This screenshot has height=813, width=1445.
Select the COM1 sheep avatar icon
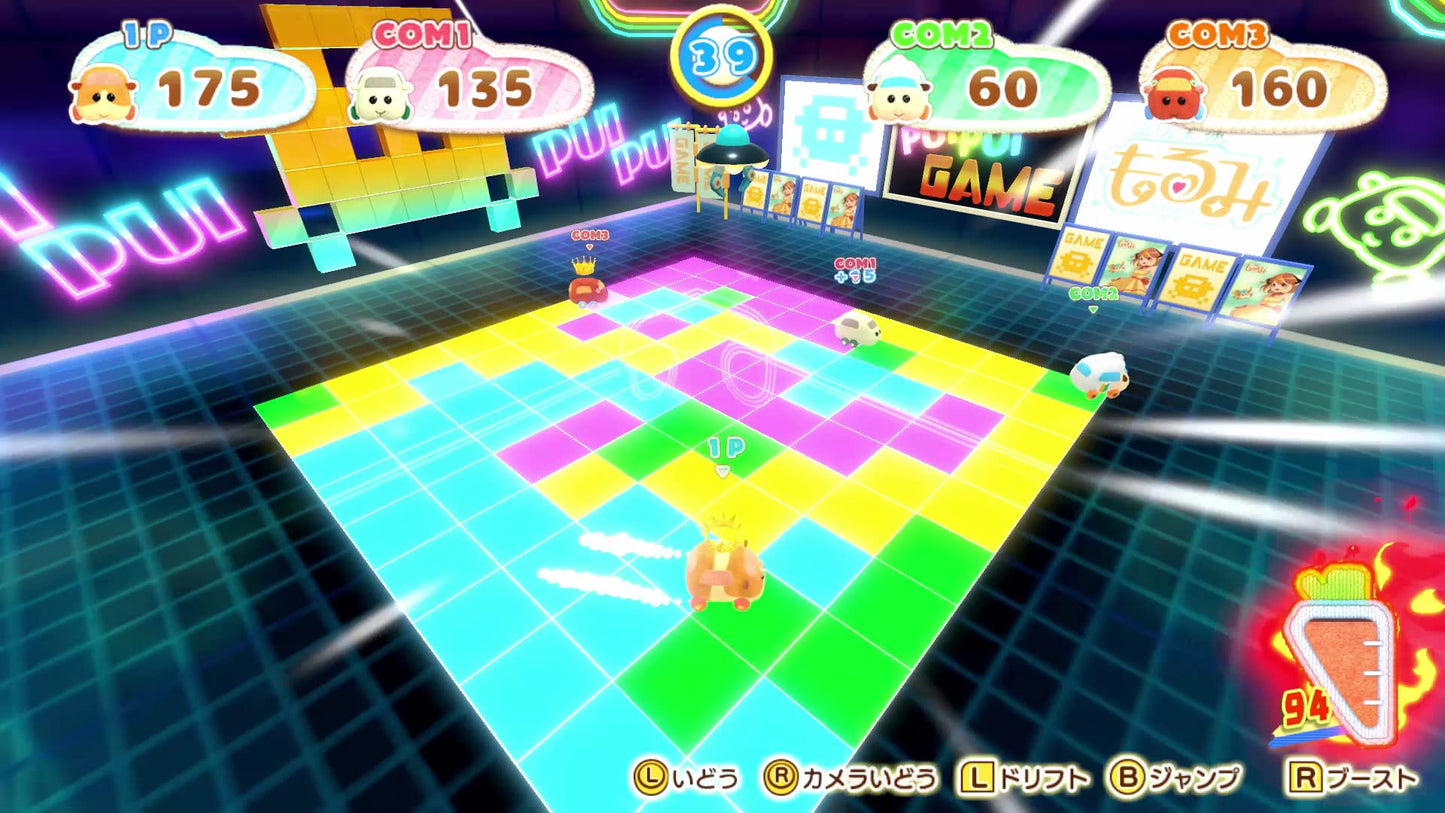380,97
